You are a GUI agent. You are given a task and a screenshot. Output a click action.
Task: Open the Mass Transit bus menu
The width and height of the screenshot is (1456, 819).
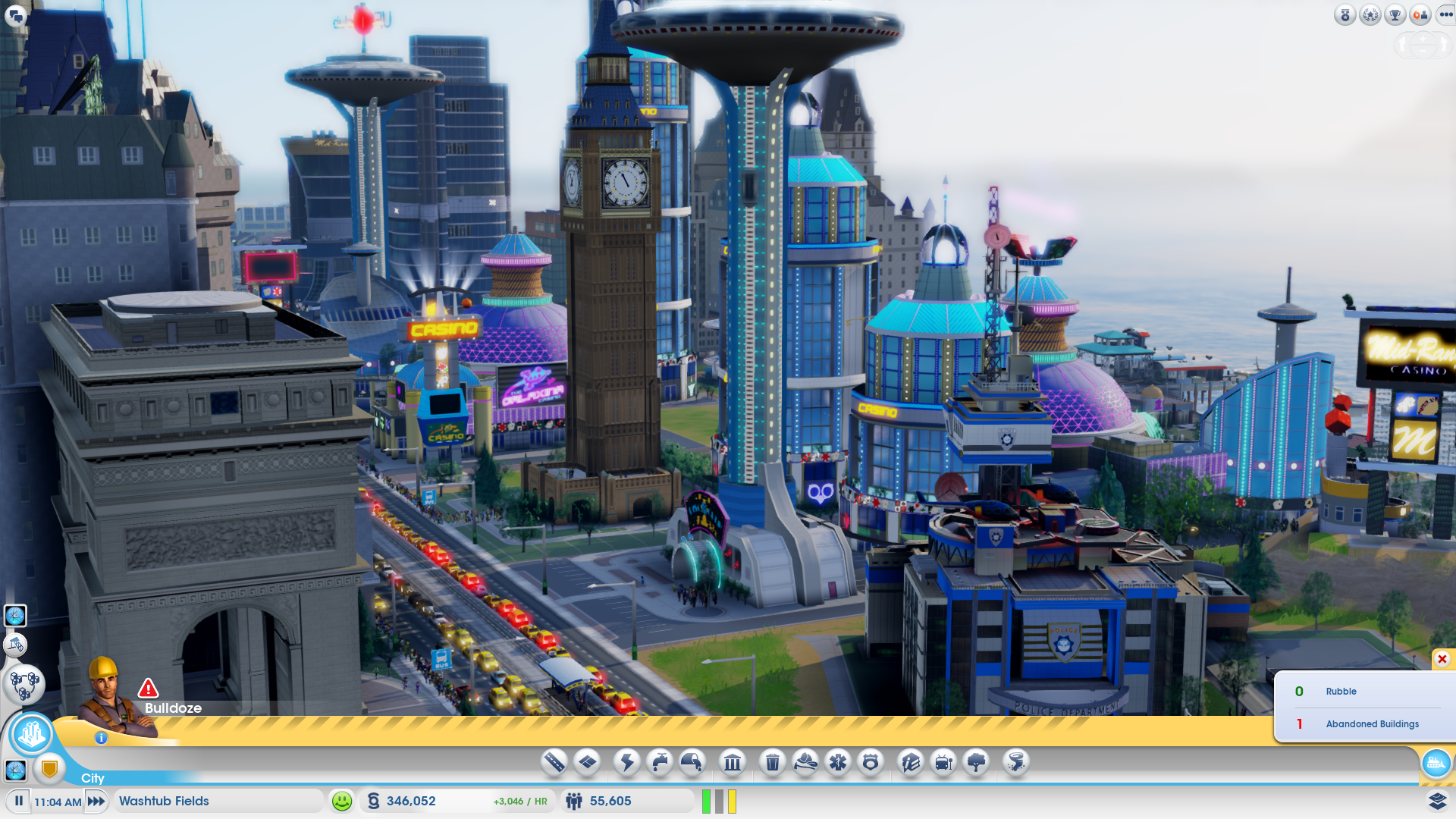[x=943, y=761]
